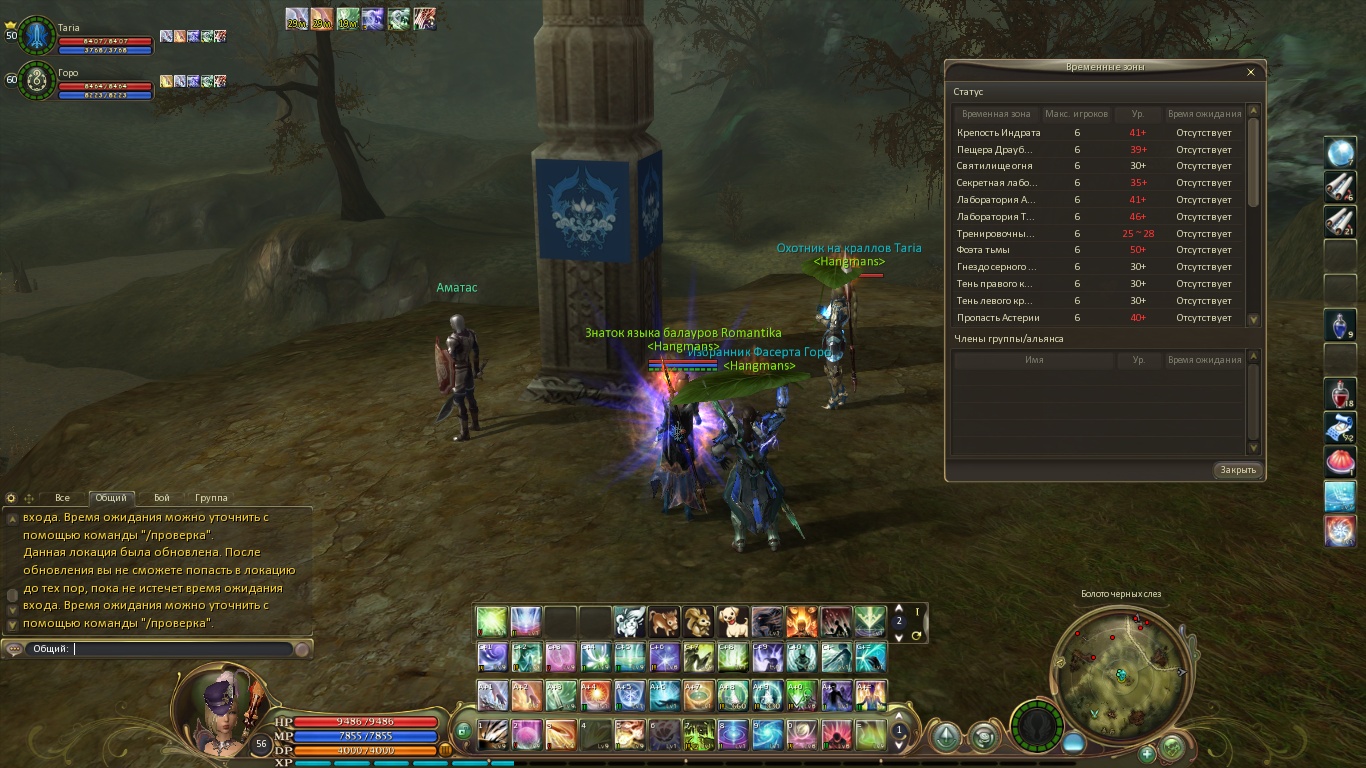Image resolution: width=1366 pixels, height=768 pixels.
Task: Open the Бой chat tab
Action: (161, 498)
